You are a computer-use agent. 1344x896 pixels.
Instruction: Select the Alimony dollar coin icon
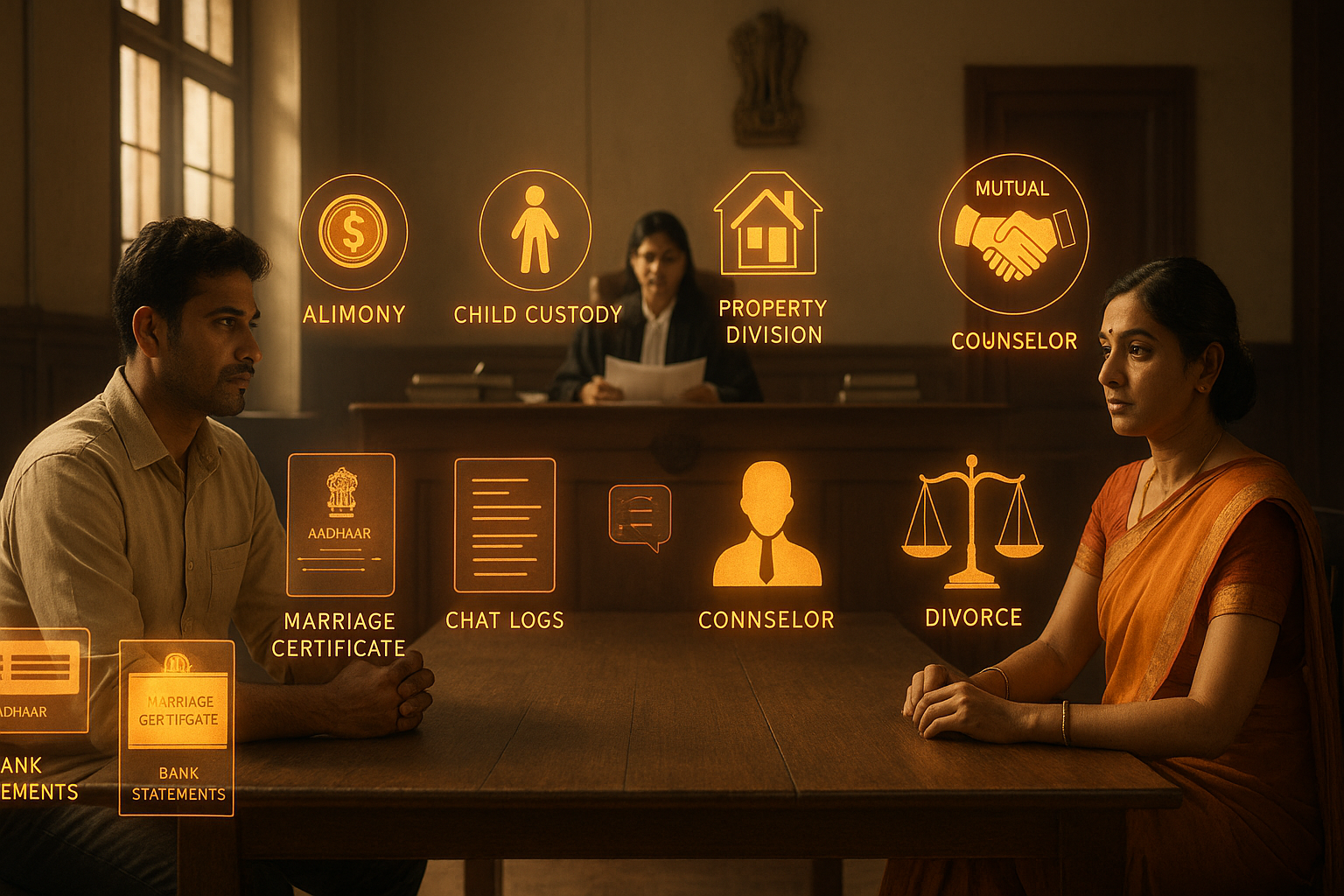point(353,232)
